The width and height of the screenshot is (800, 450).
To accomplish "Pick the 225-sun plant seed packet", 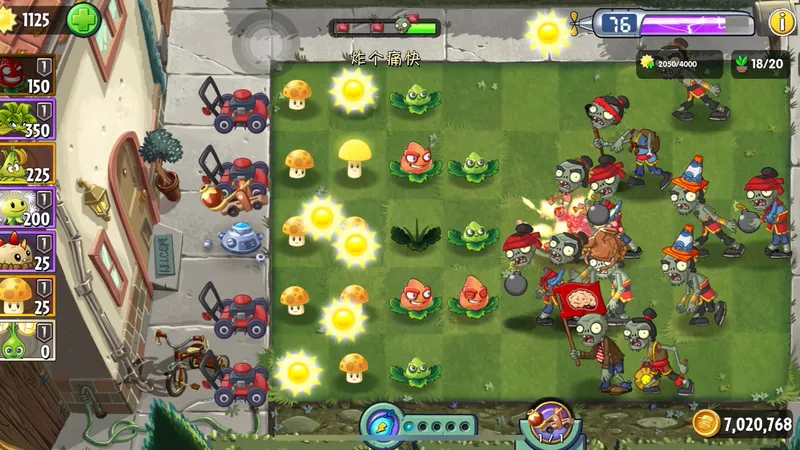I will coord(27,164).
